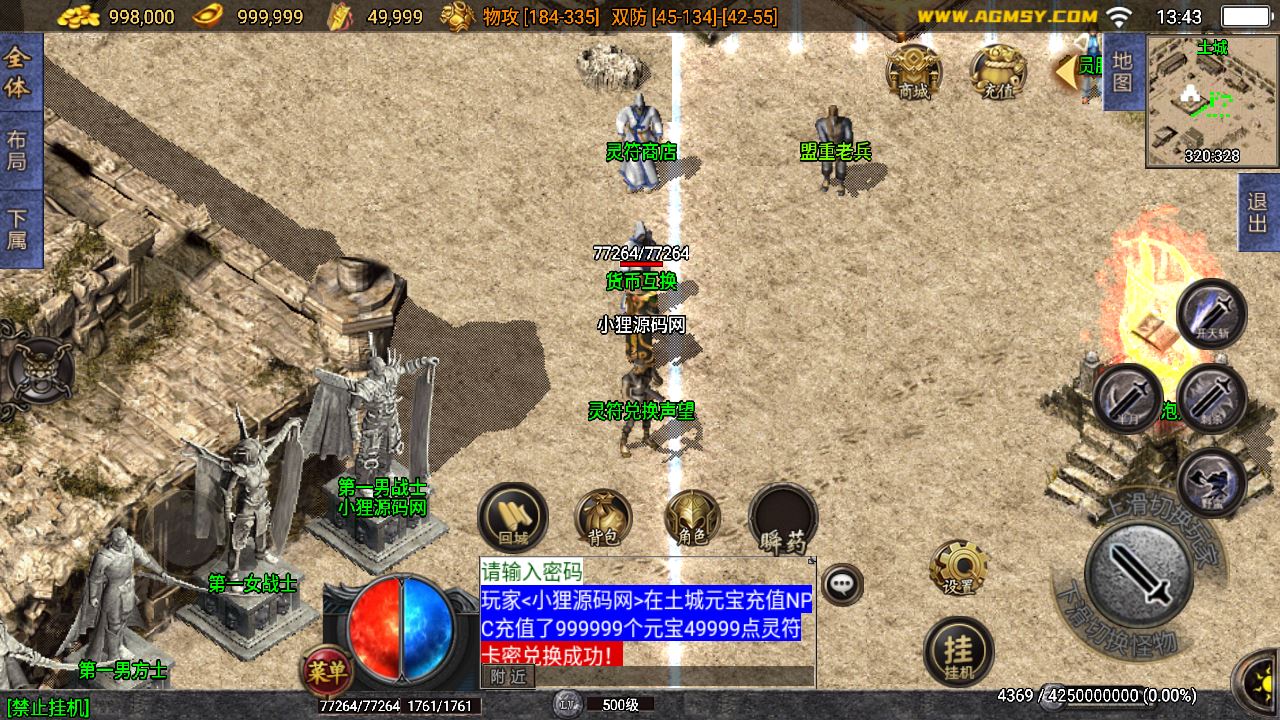Click the 退出 exit tab

(x=1258, y=213)
